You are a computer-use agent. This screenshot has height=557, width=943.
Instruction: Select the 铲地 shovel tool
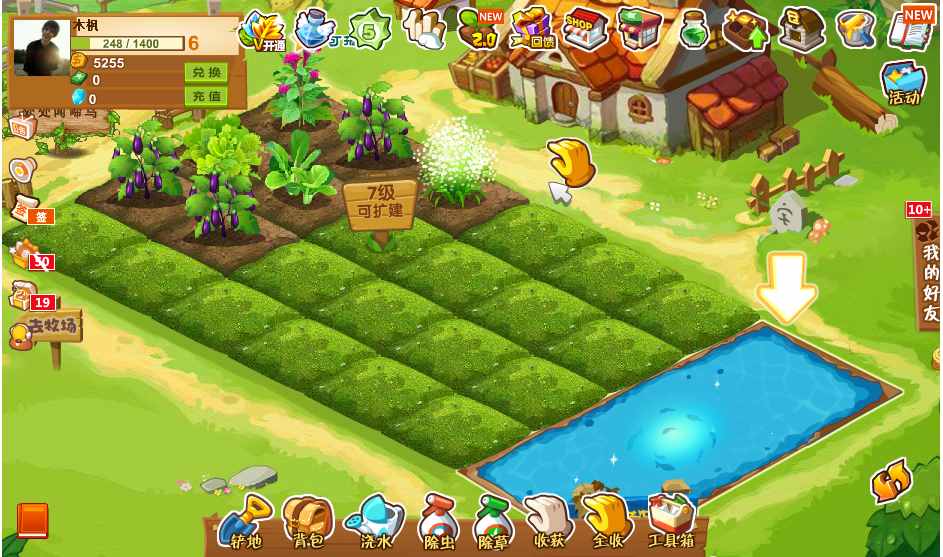[245, 522]
